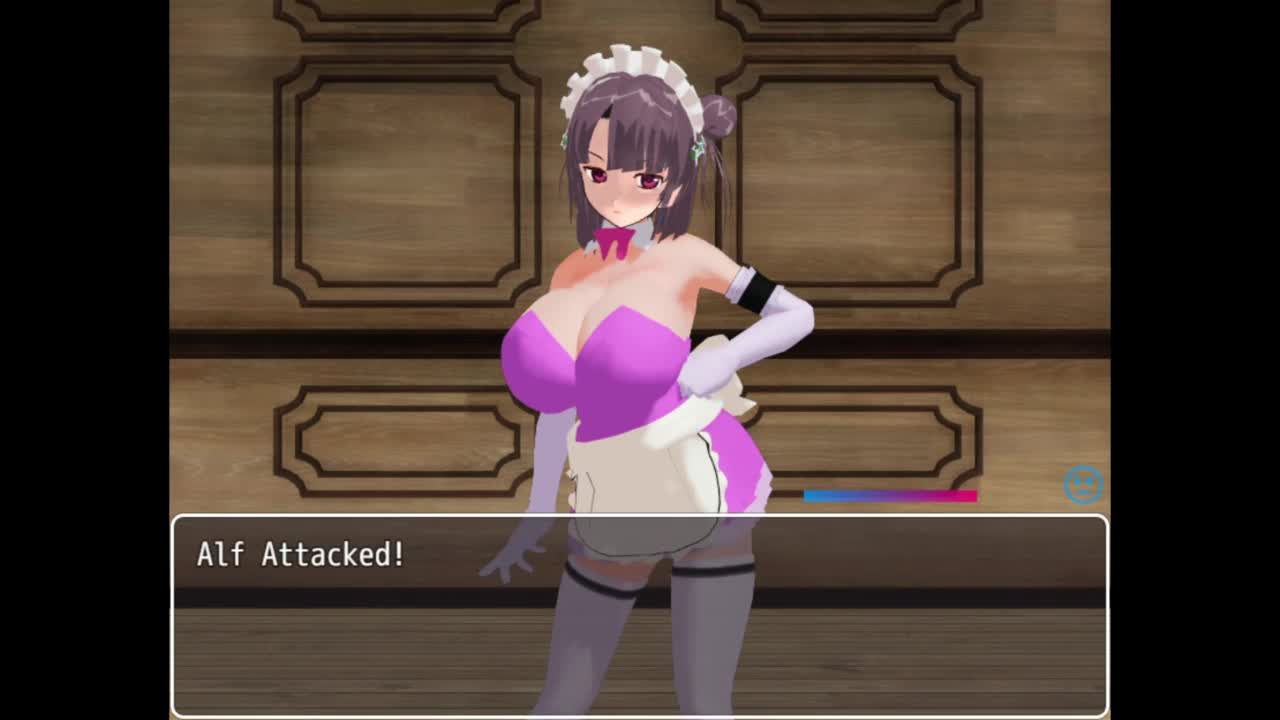Screen dimensions: 1280x720
Task: Advance the "Alf Attacked!" battle message
Action: click(x=640, y=614)
